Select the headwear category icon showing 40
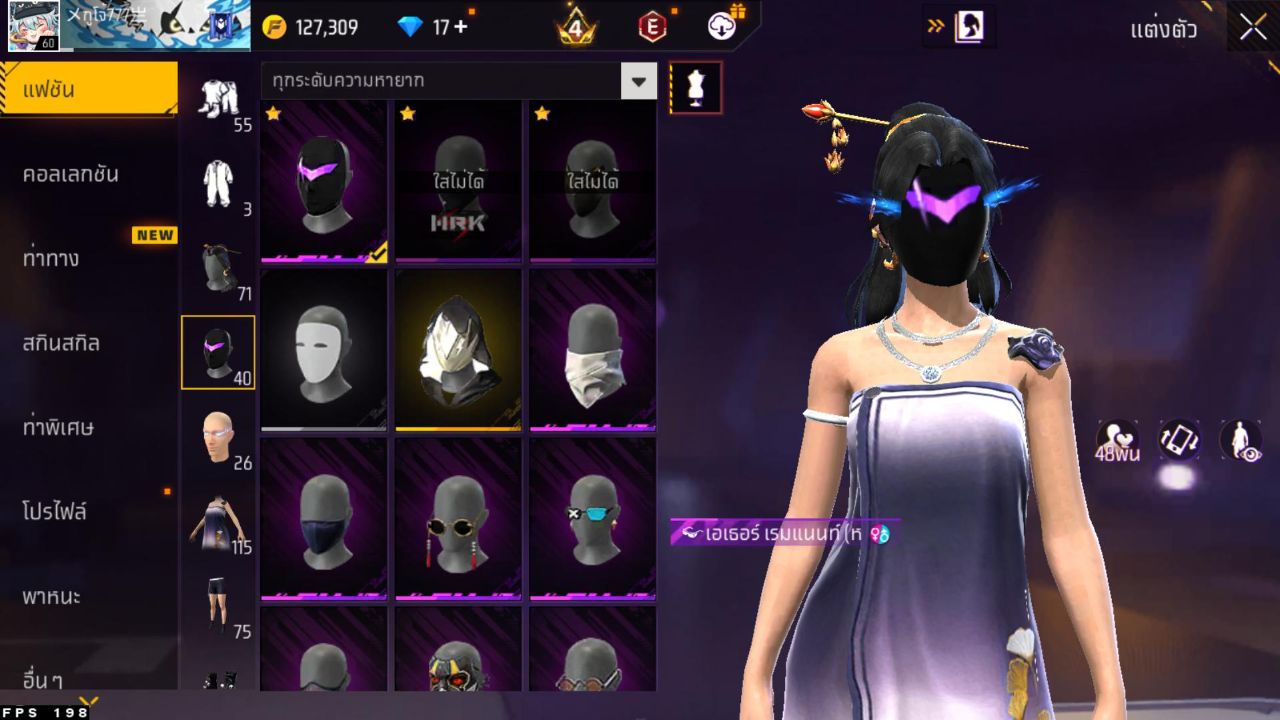Viewport: 1280px width, 720px height. 218,349
